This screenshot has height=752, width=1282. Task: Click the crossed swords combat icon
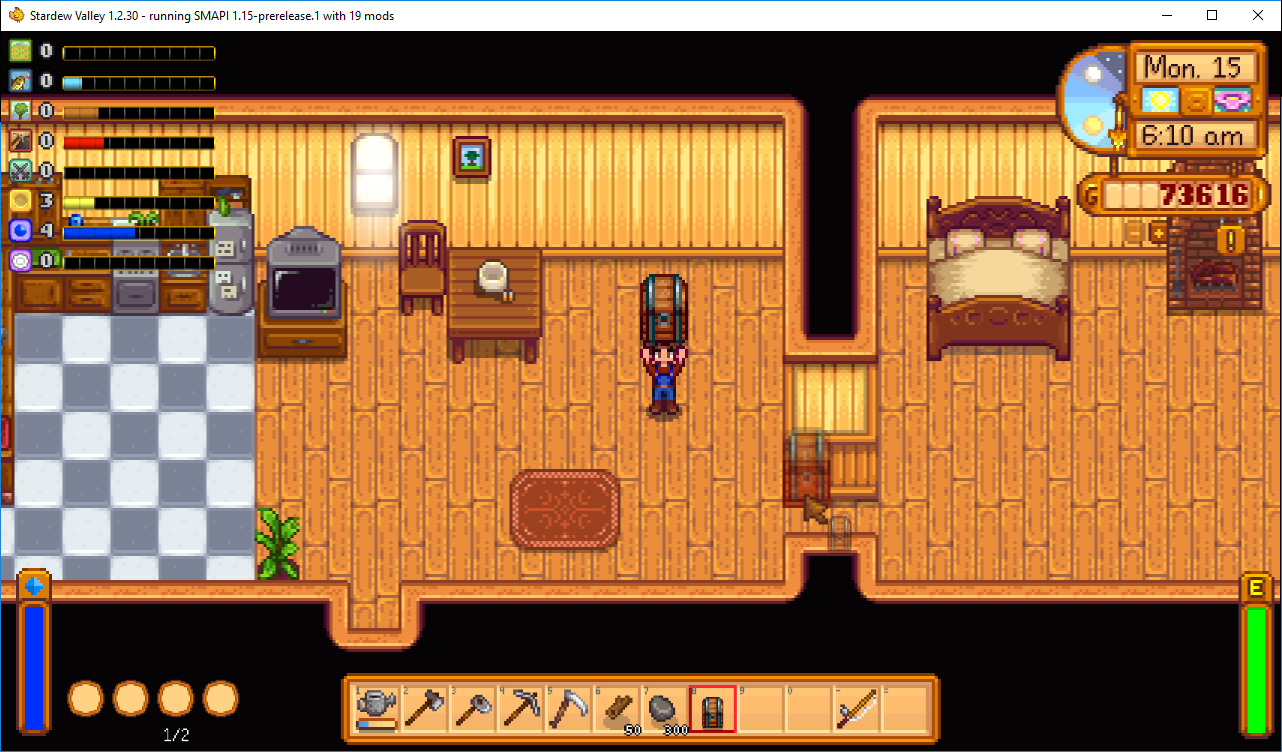coord(21,171)
